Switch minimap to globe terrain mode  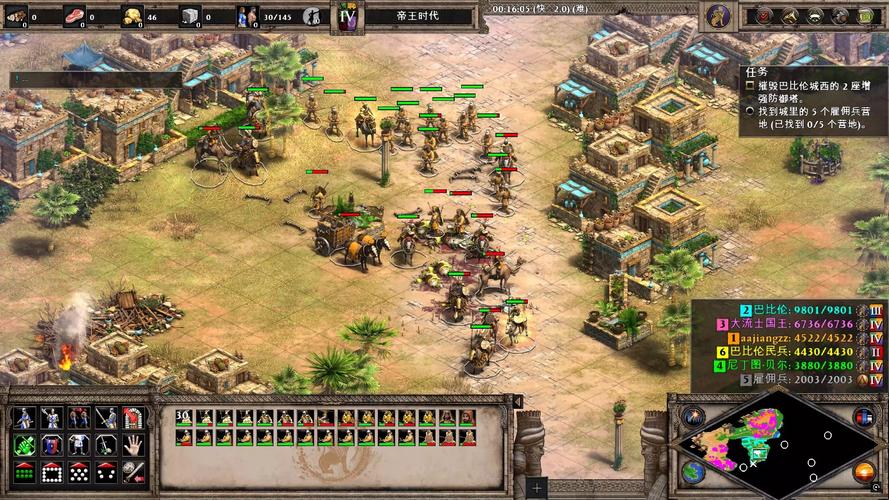click(x=692, y=470)
